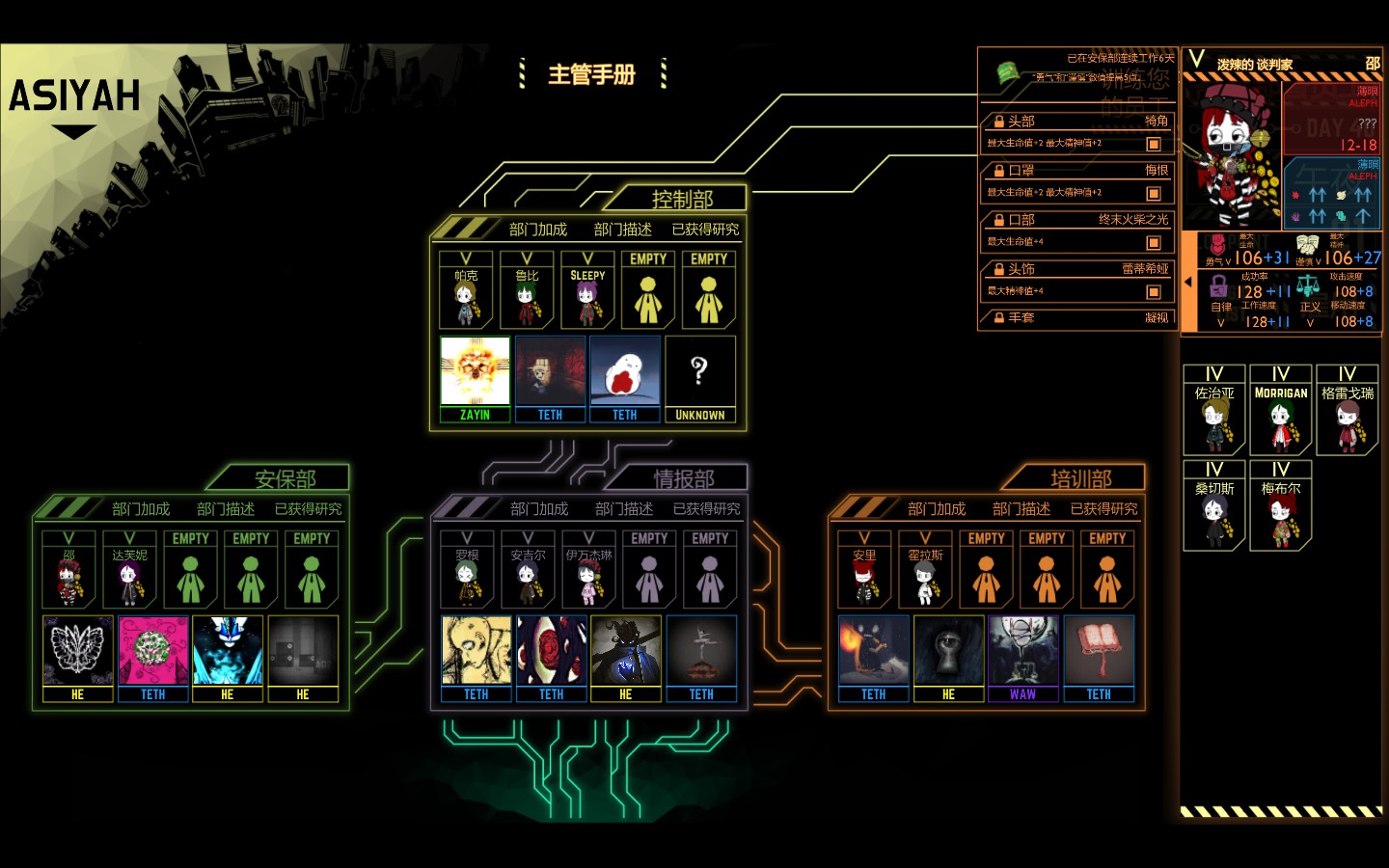Open the ASIYAH layer dropdown

pos(74,131)
